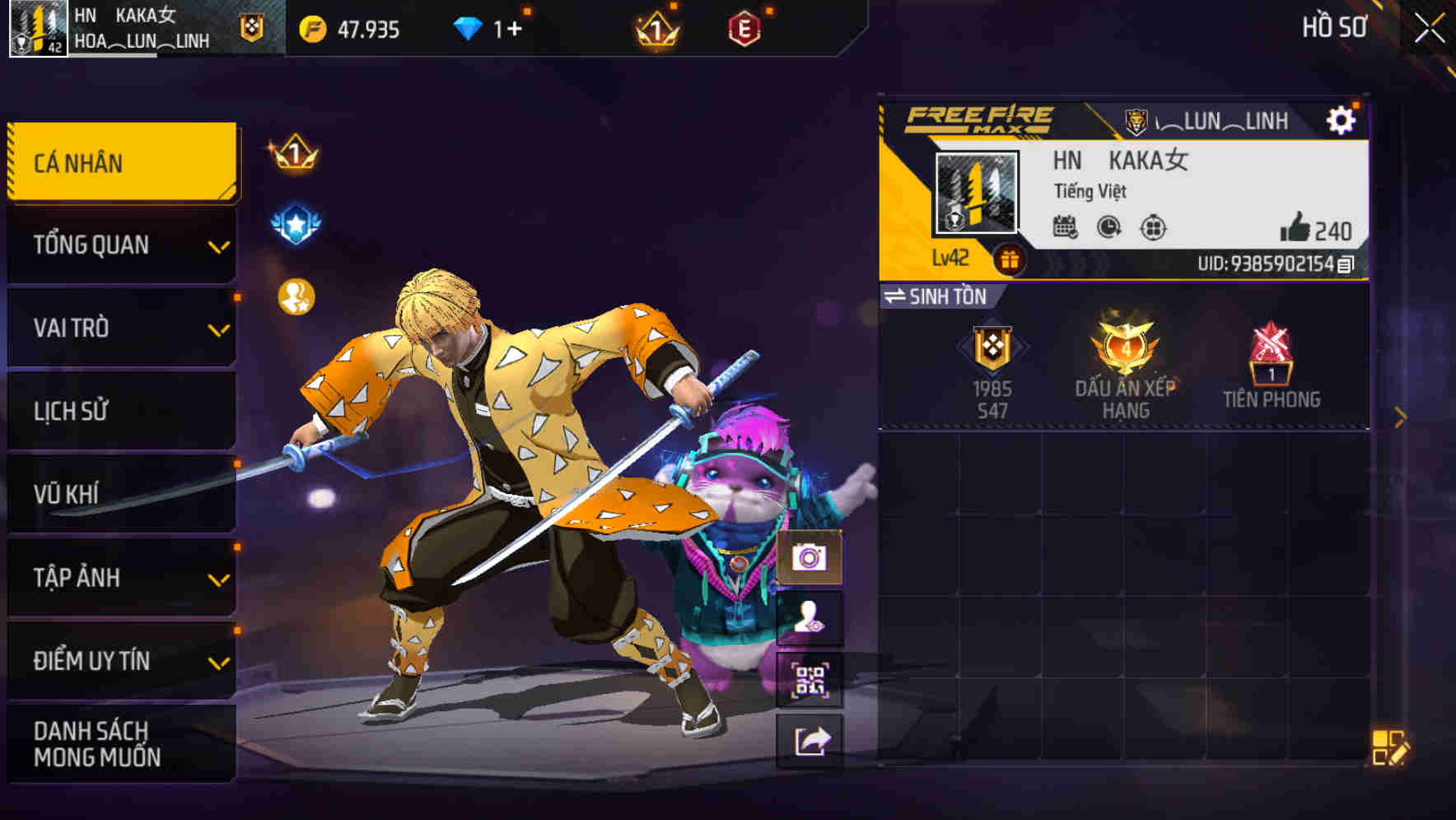Share the profile using the share arrow

pyautogui.click(x=810, y=739)
